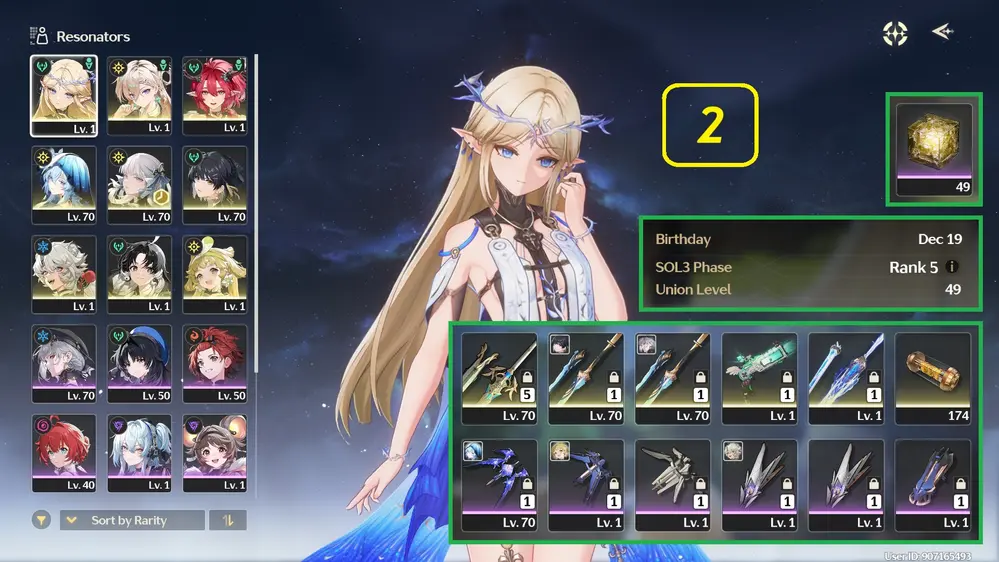This screenshot has height=562, width=999.
Task: Show info for SOL3 Phase Rank 5
Action: coord(953,268)
